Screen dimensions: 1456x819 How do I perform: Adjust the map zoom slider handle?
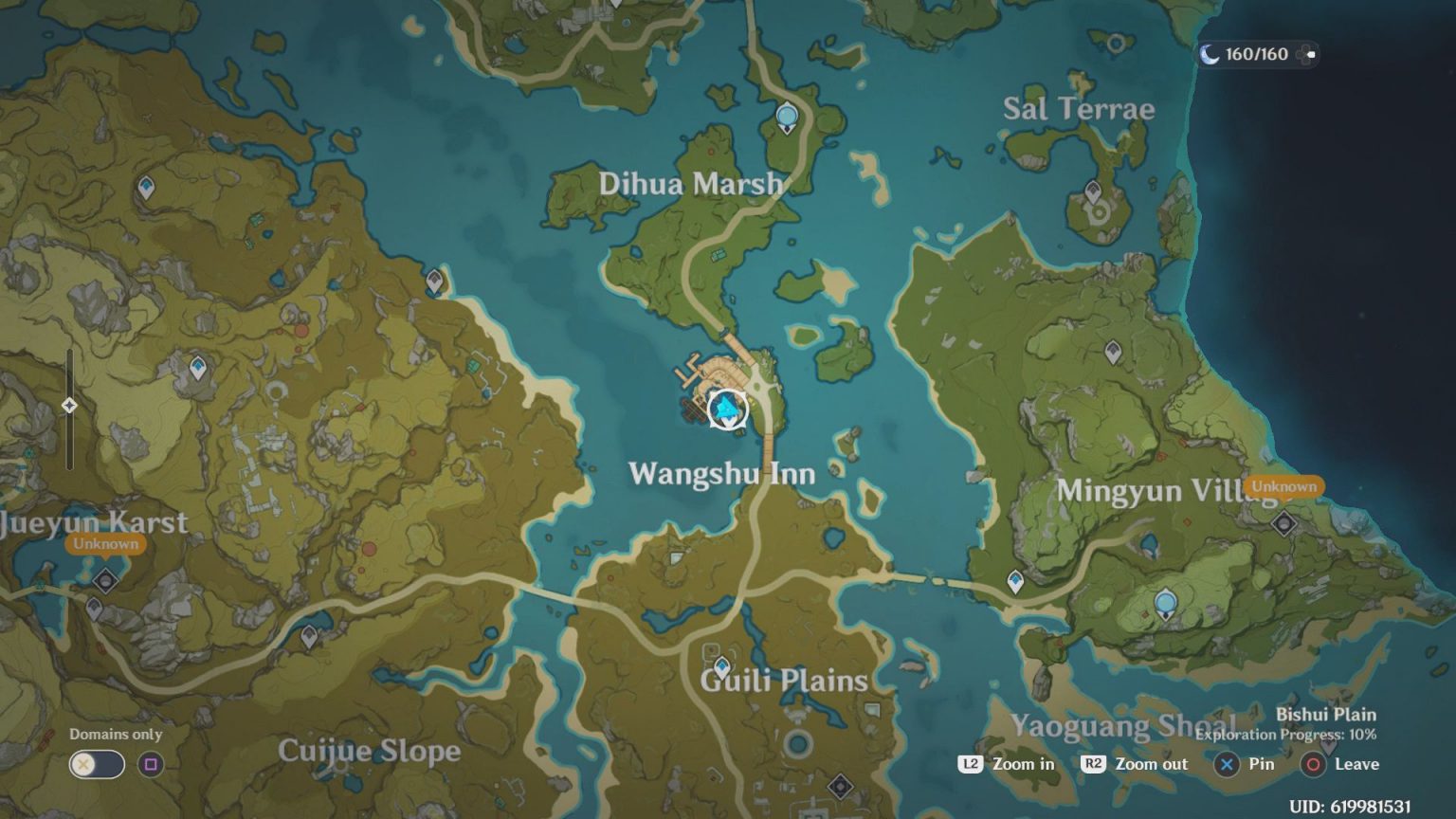coord(69,406)
